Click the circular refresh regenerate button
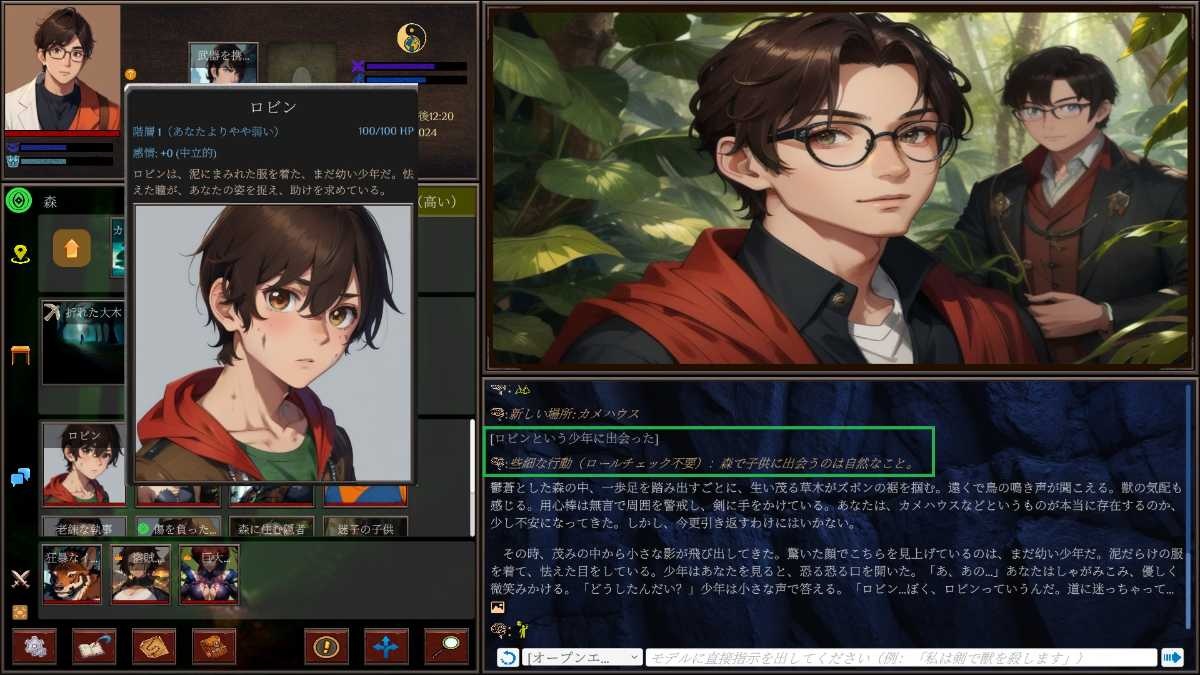The width and height of the screenshot is (1200, 675). [508, 658]
